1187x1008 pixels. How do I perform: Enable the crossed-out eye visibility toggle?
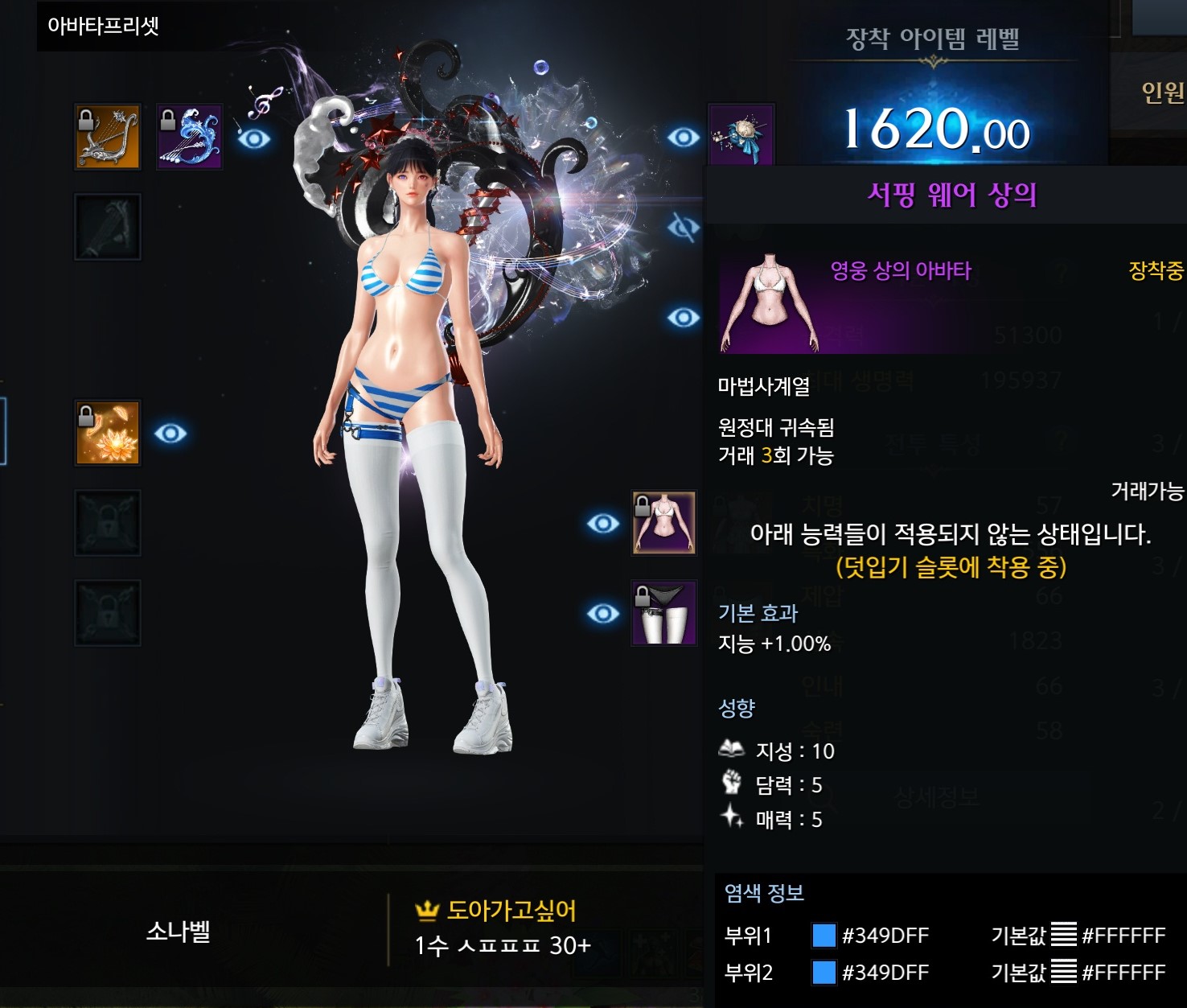(x=683, y=228)
